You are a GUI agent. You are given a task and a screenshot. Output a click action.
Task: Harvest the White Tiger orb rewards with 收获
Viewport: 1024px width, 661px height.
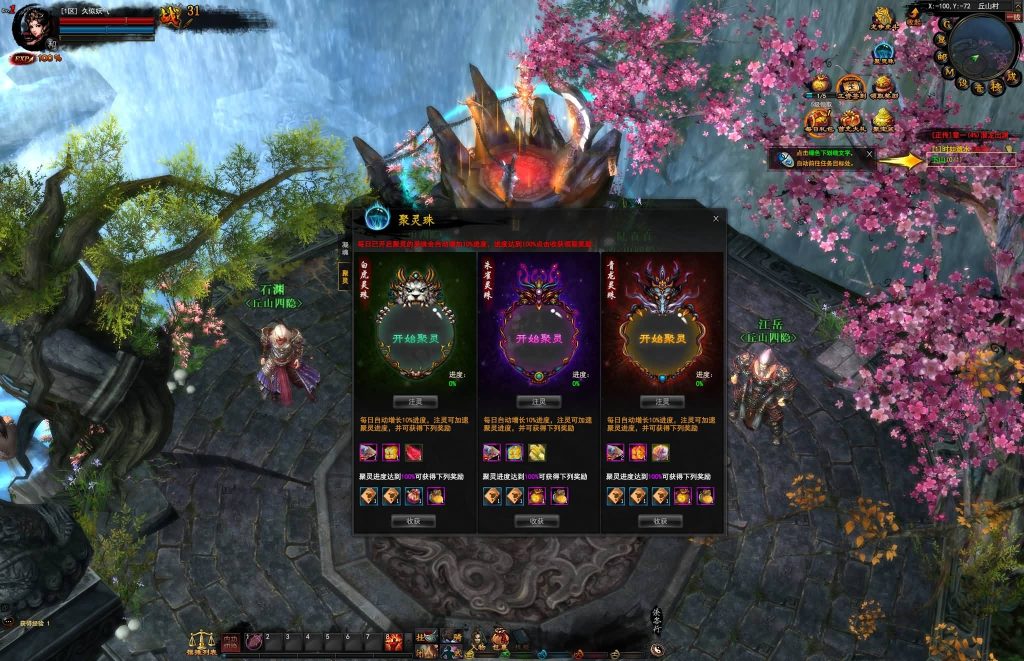[x=414, y=521]
